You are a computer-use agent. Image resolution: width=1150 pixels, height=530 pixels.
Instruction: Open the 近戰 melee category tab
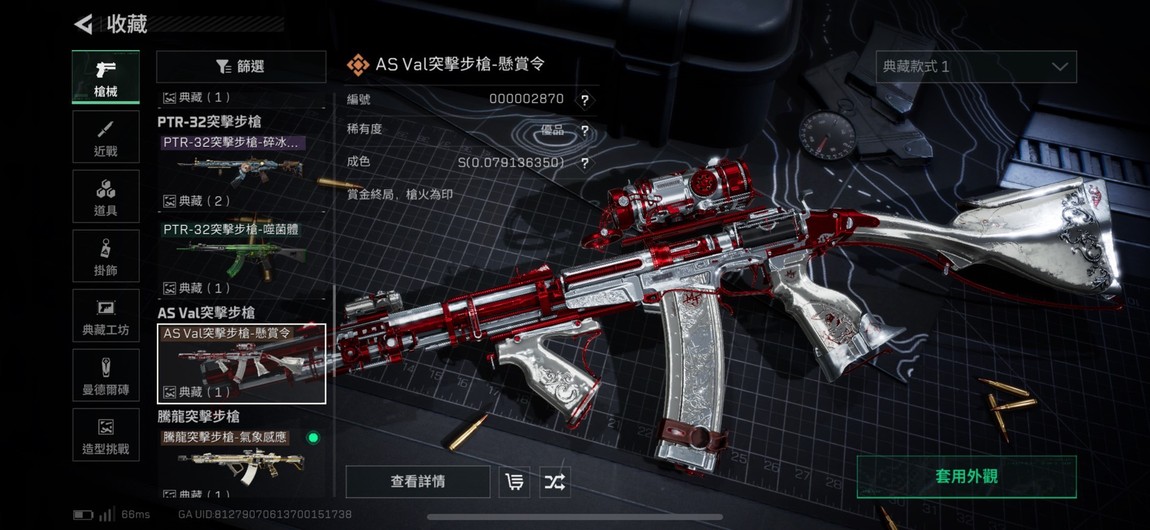click(105, 139)
